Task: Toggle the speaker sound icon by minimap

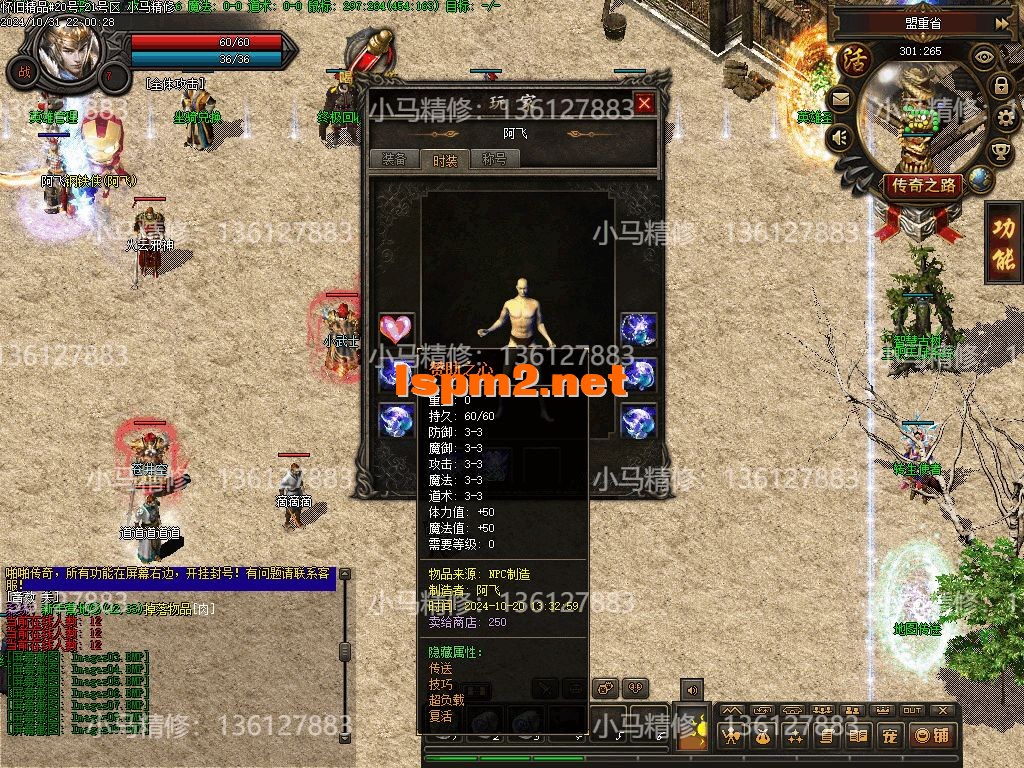Action: click(840, 137)
